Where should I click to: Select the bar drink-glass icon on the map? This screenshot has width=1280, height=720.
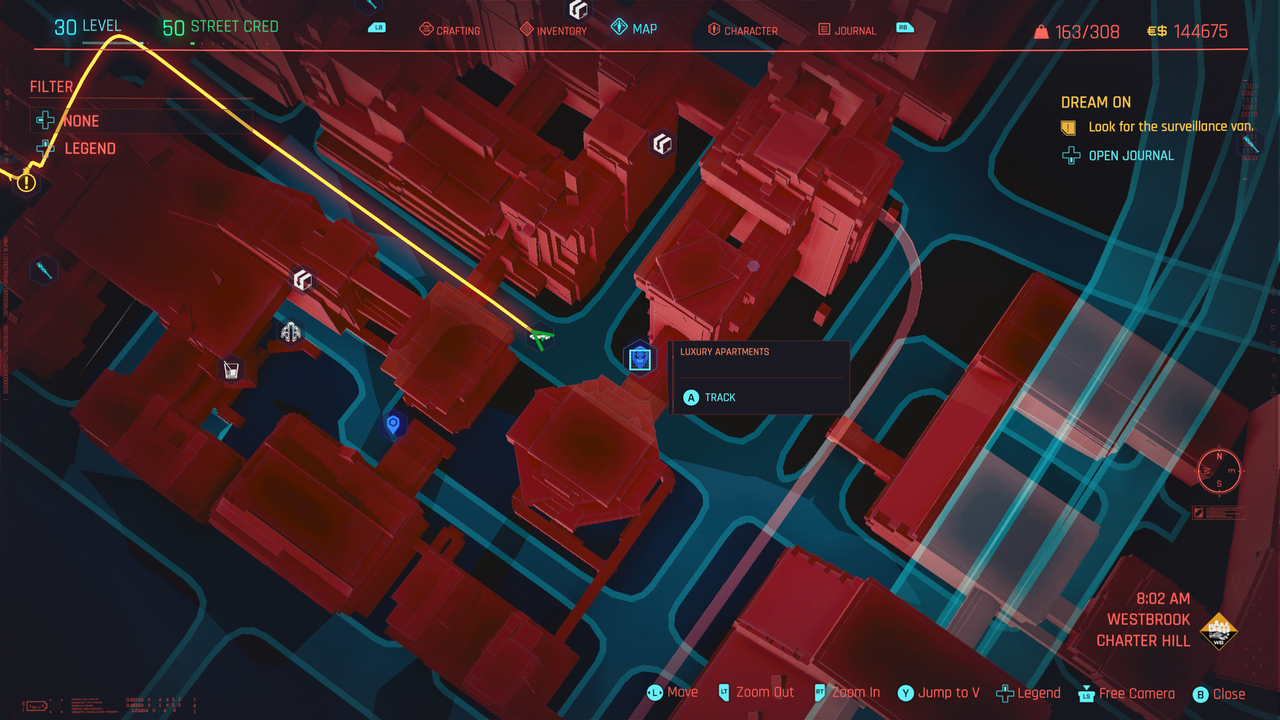(x=230, y=371)
